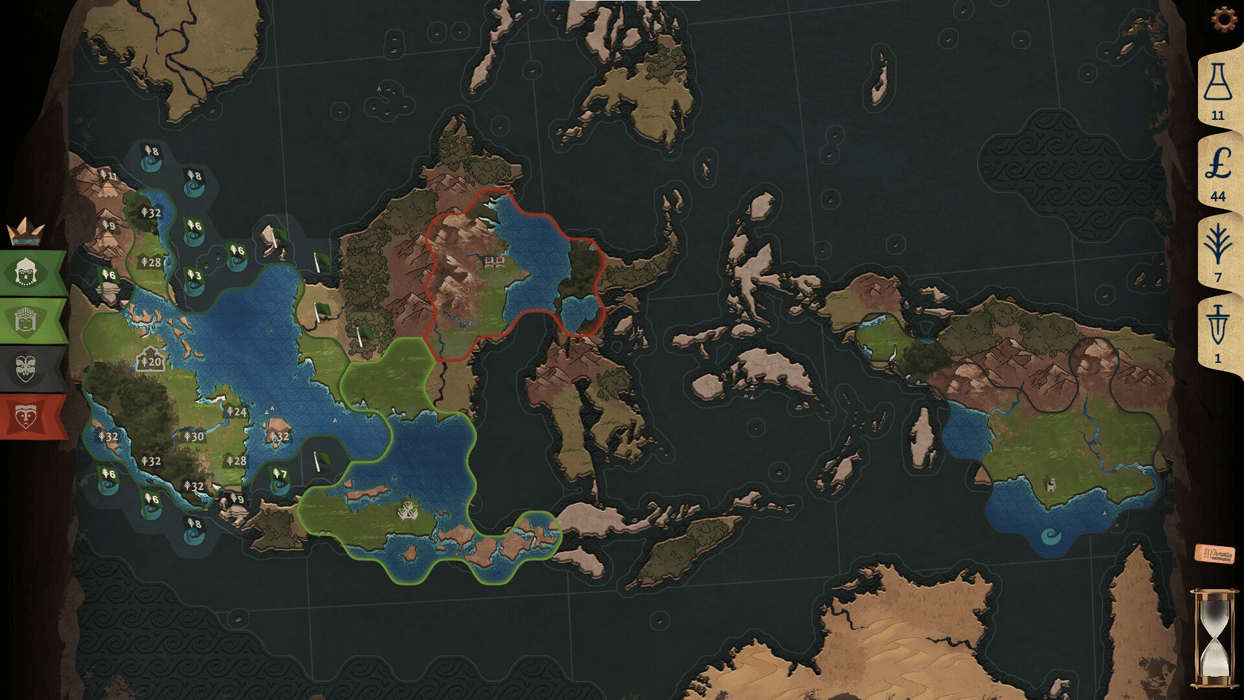Open the pound sterling wealth tab
1244x700 pixels.
[1217, 172]
